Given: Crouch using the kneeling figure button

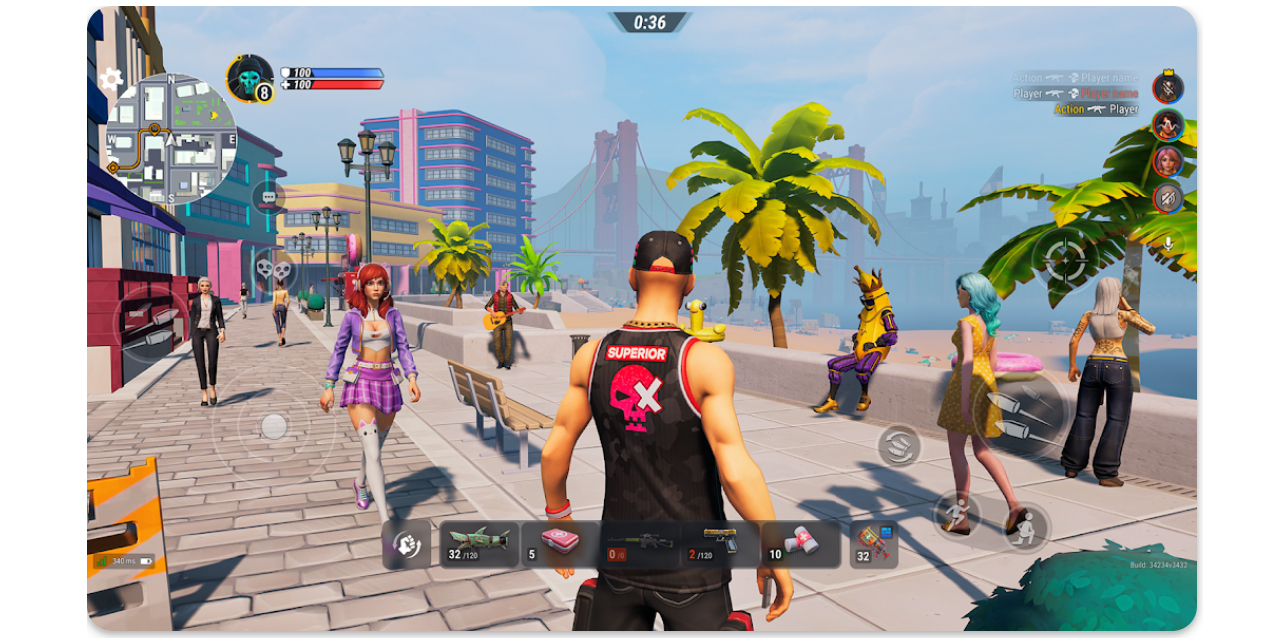Looking at the screenshot, I should click(1025, 527).
